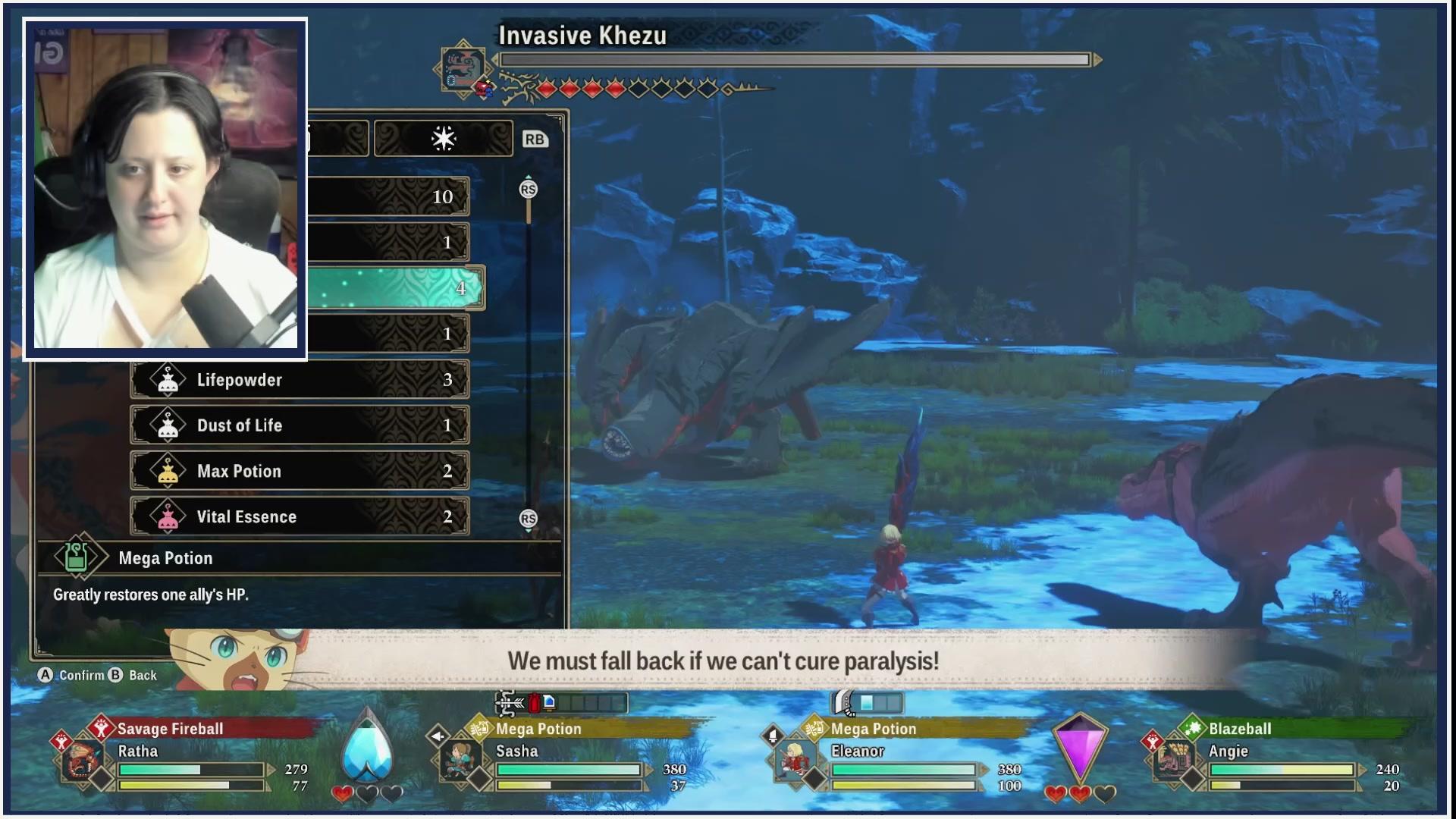
Task: Choose the Dust of Life item
Action: coord(300,425)
